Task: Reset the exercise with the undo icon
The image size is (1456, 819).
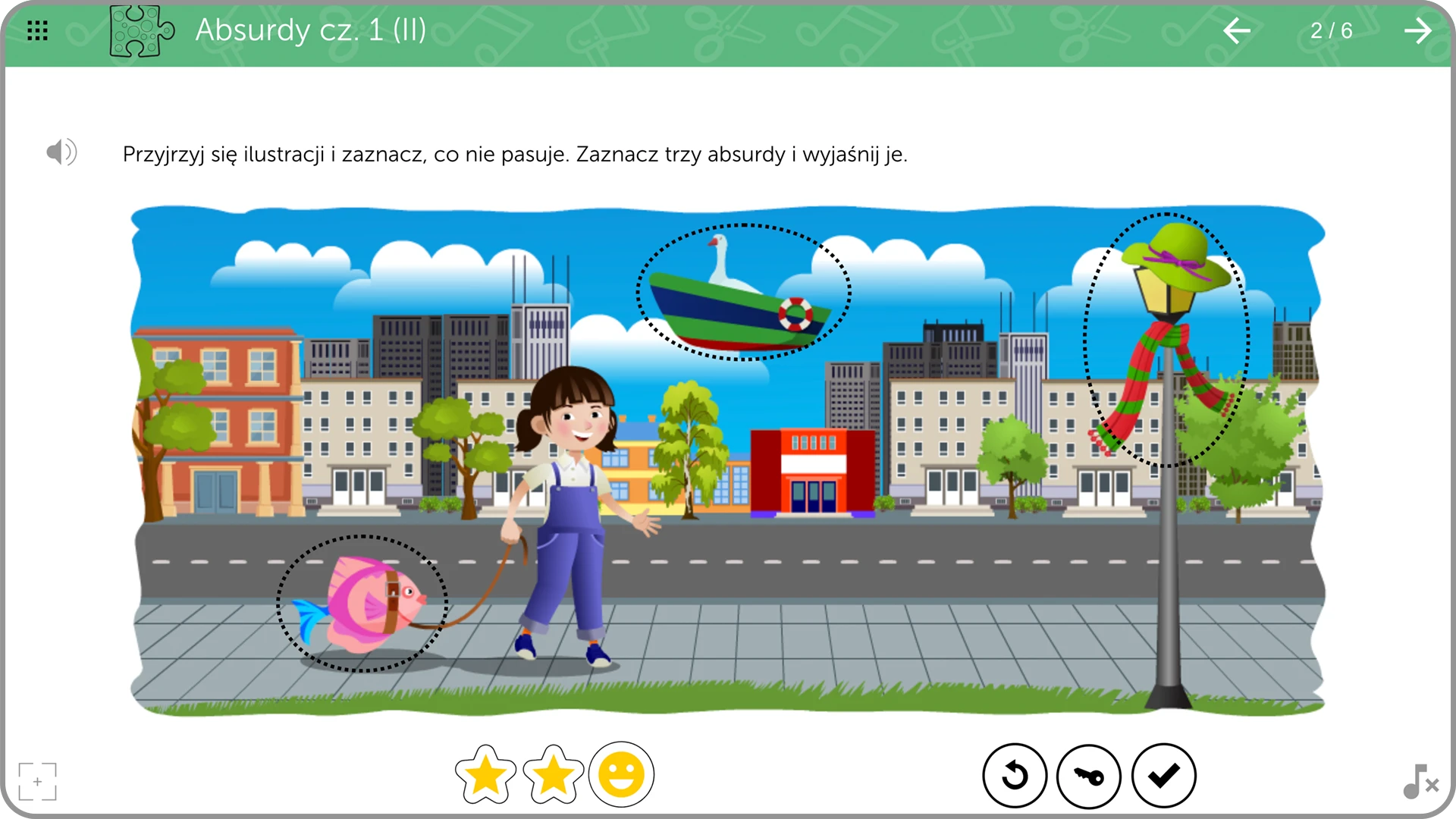Action: coord(1015,775)
